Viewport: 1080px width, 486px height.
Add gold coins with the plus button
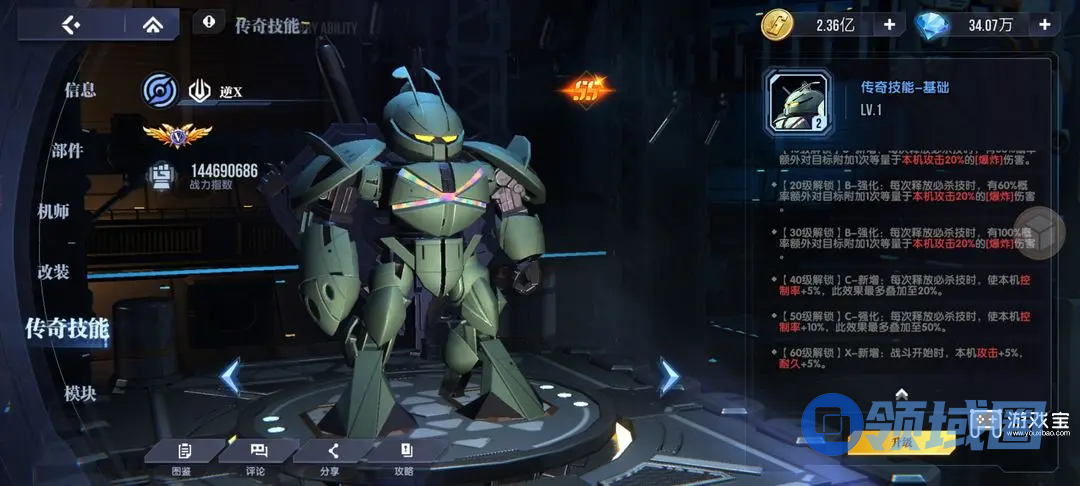[x=888, y=24]
